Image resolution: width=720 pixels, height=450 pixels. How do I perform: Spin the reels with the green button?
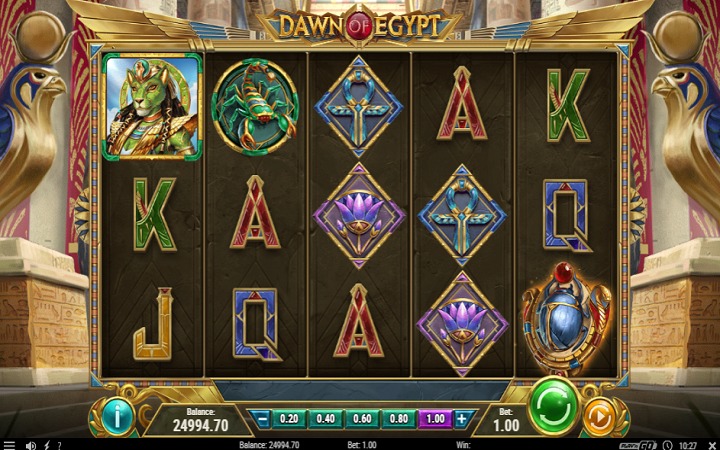[553, 406]
